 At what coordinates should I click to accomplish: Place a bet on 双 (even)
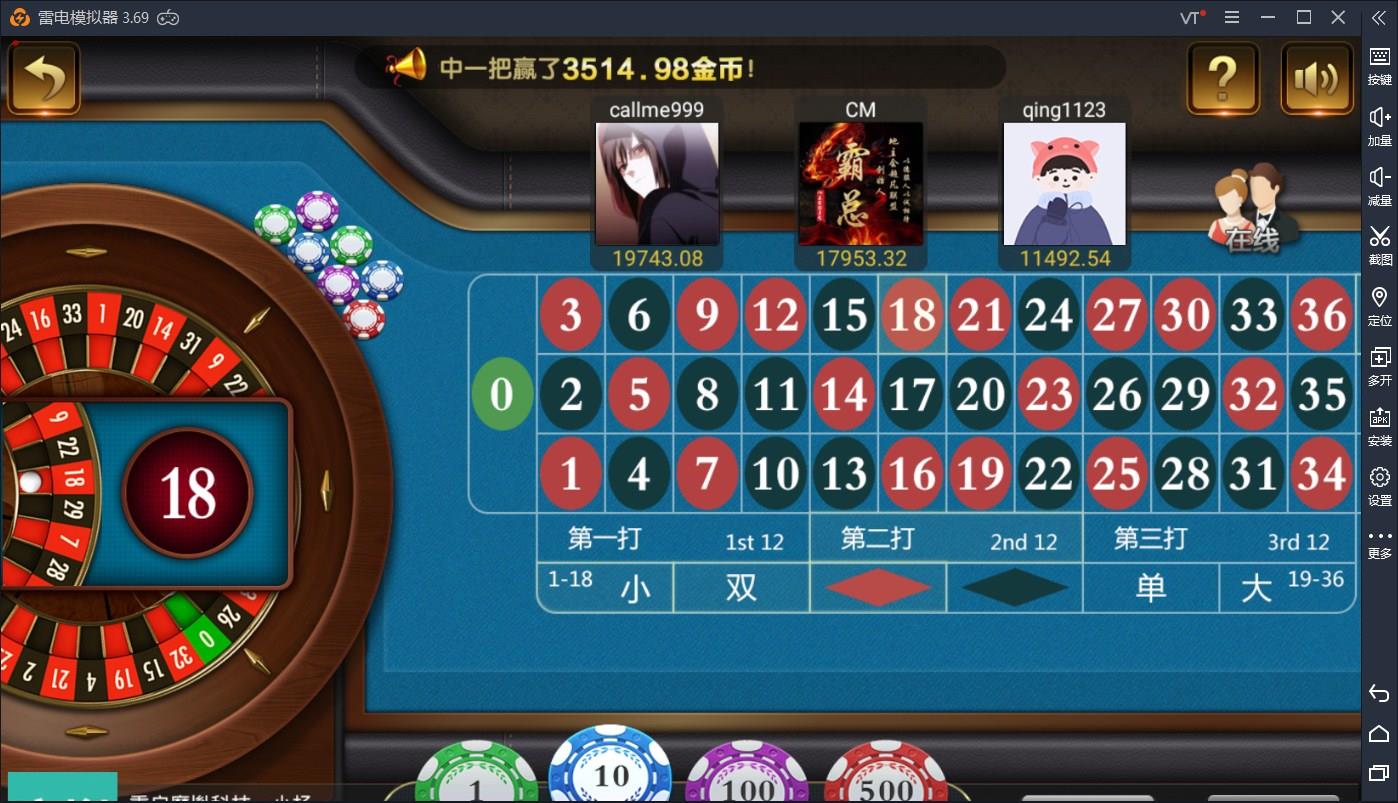[741, 588]
